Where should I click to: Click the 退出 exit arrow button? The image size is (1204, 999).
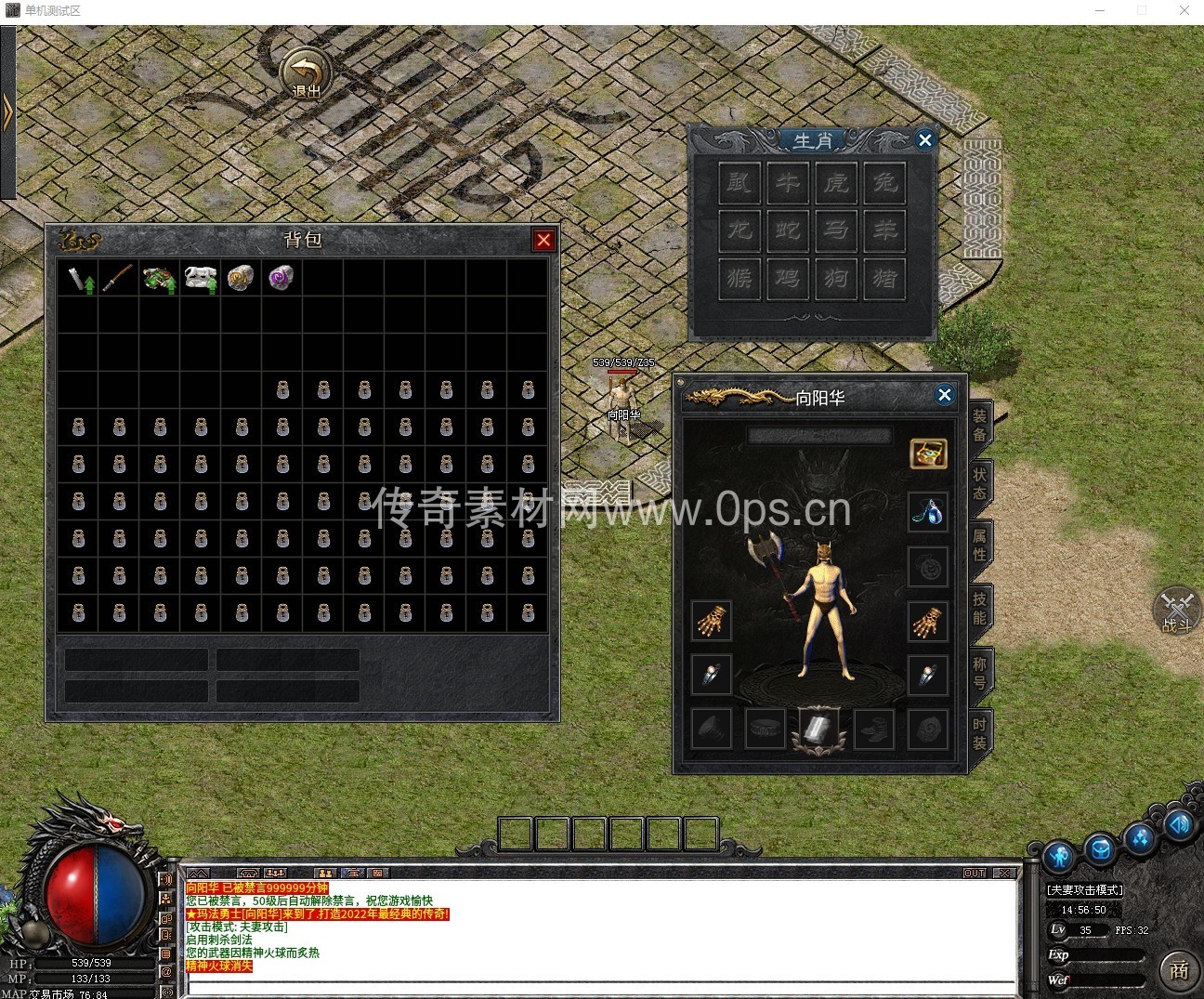click(x=306, y=72)
